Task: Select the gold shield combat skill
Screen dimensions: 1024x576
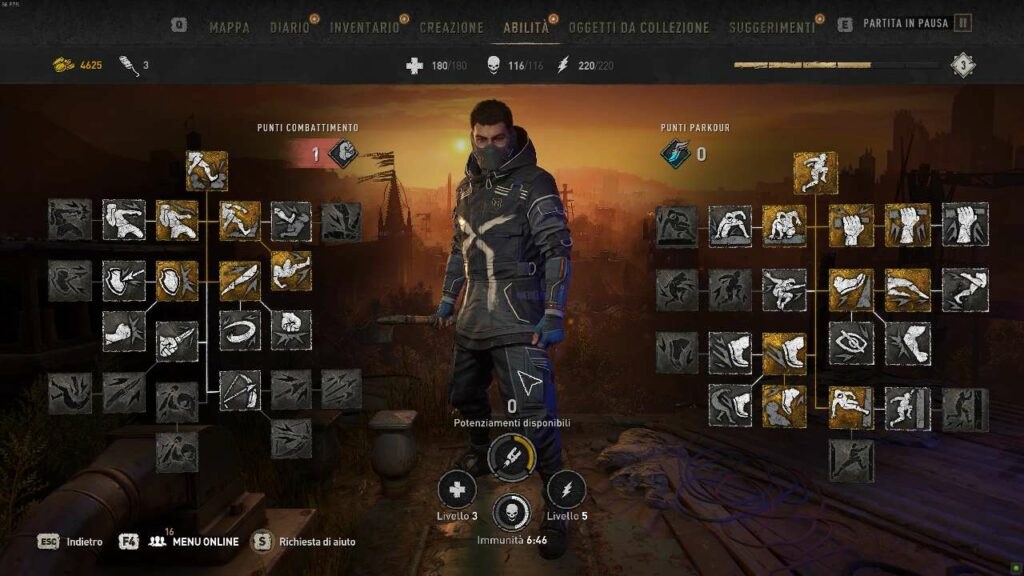Action: [x=177, y=281]
